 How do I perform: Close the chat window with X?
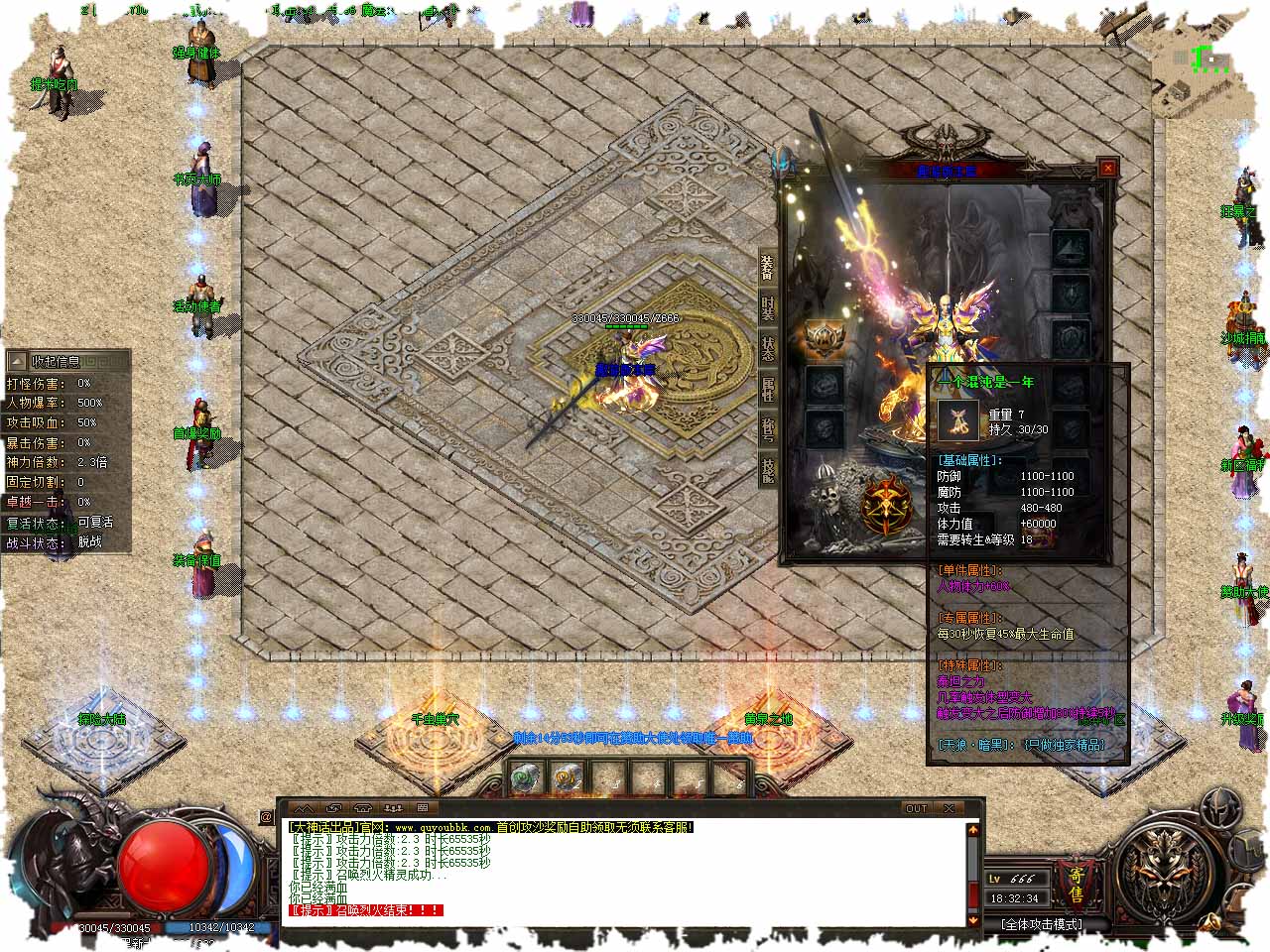point(950,808)
